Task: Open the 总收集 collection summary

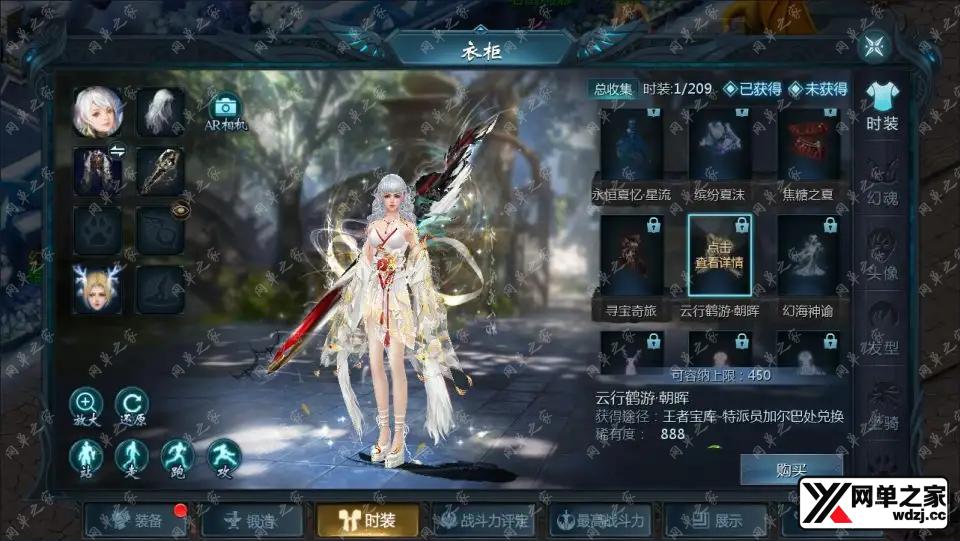Action: click(x=613, y=89)
